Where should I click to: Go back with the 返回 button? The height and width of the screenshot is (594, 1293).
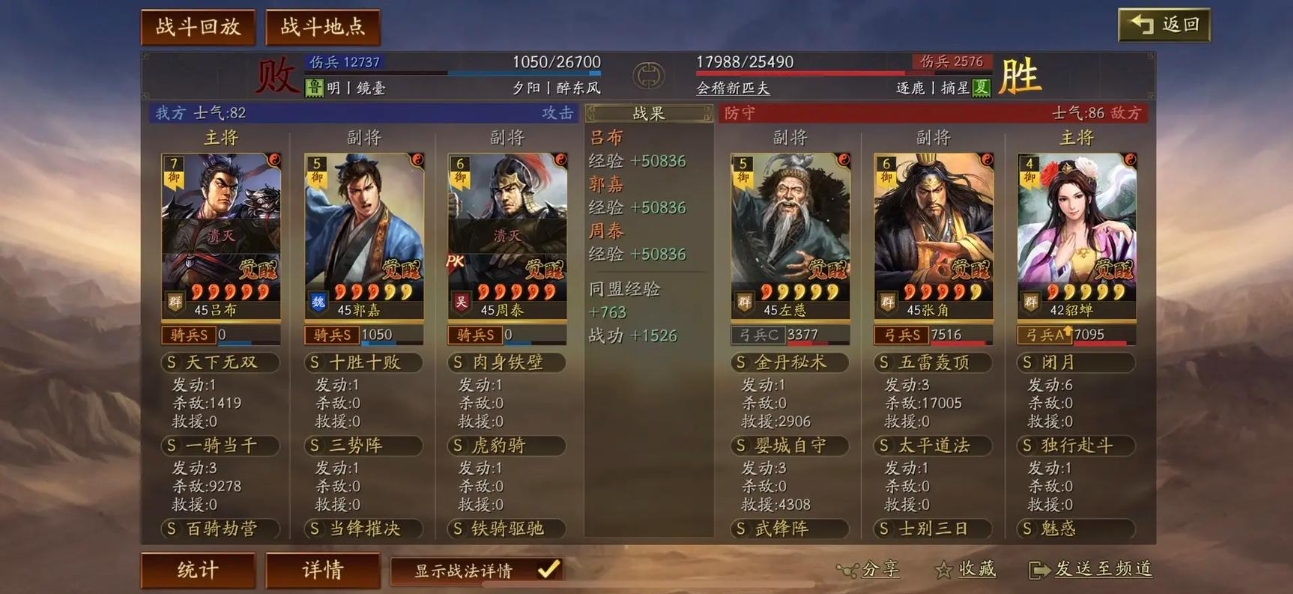click(1164, 25)
